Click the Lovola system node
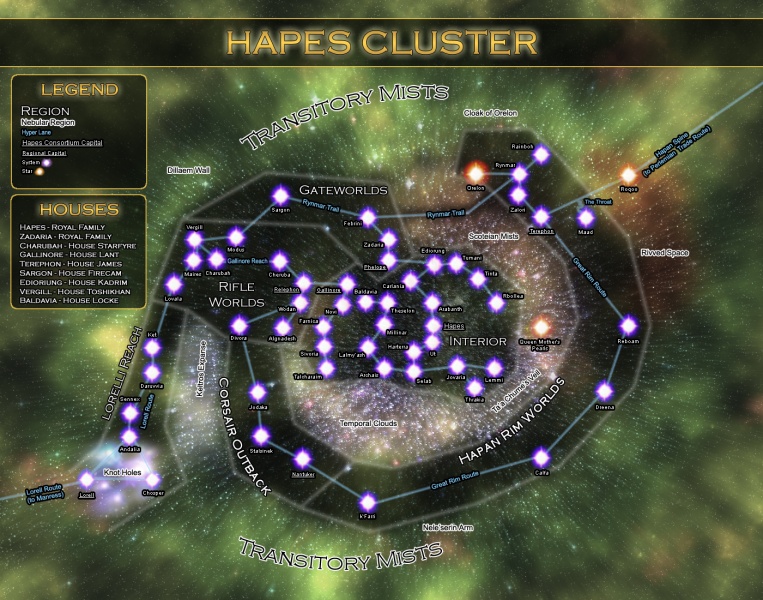Screen dimensions: 763x600 pos(173,283)
